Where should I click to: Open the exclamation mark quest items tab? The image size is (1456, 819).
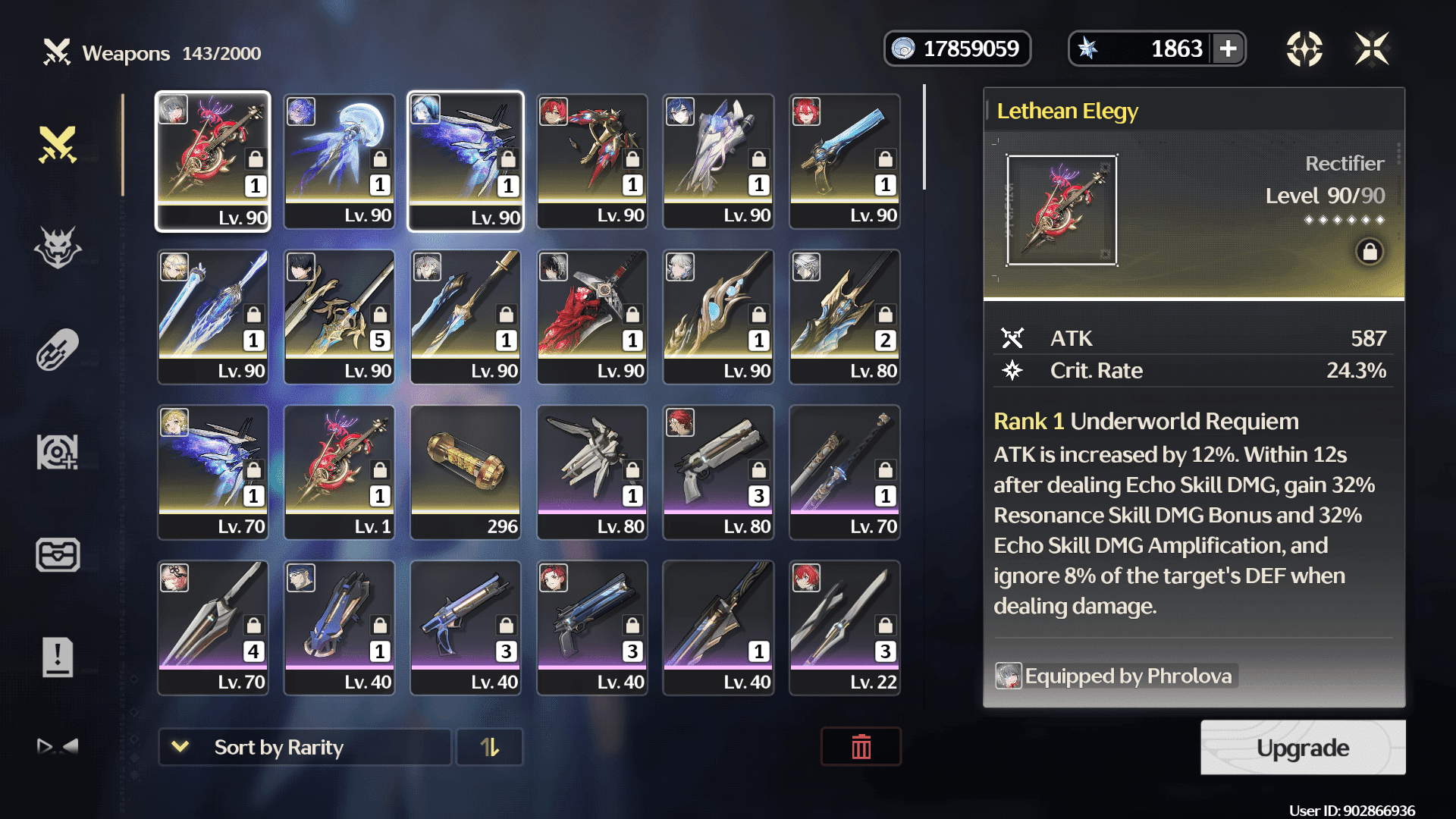click(x=58, y=657)
